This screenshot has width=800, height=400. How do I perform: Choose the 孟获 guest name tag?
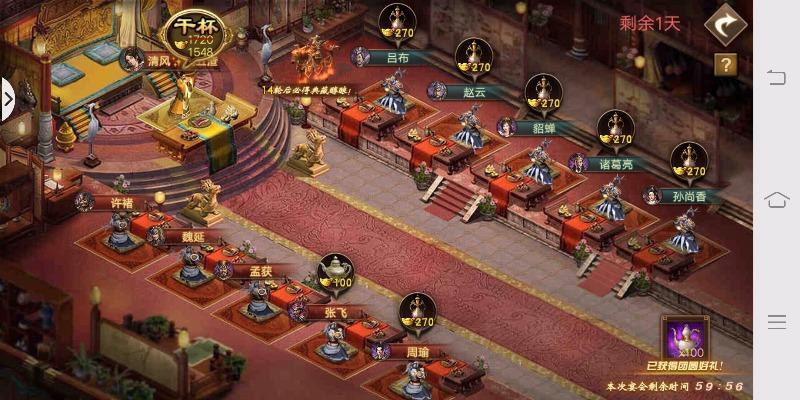coord(250,270)
